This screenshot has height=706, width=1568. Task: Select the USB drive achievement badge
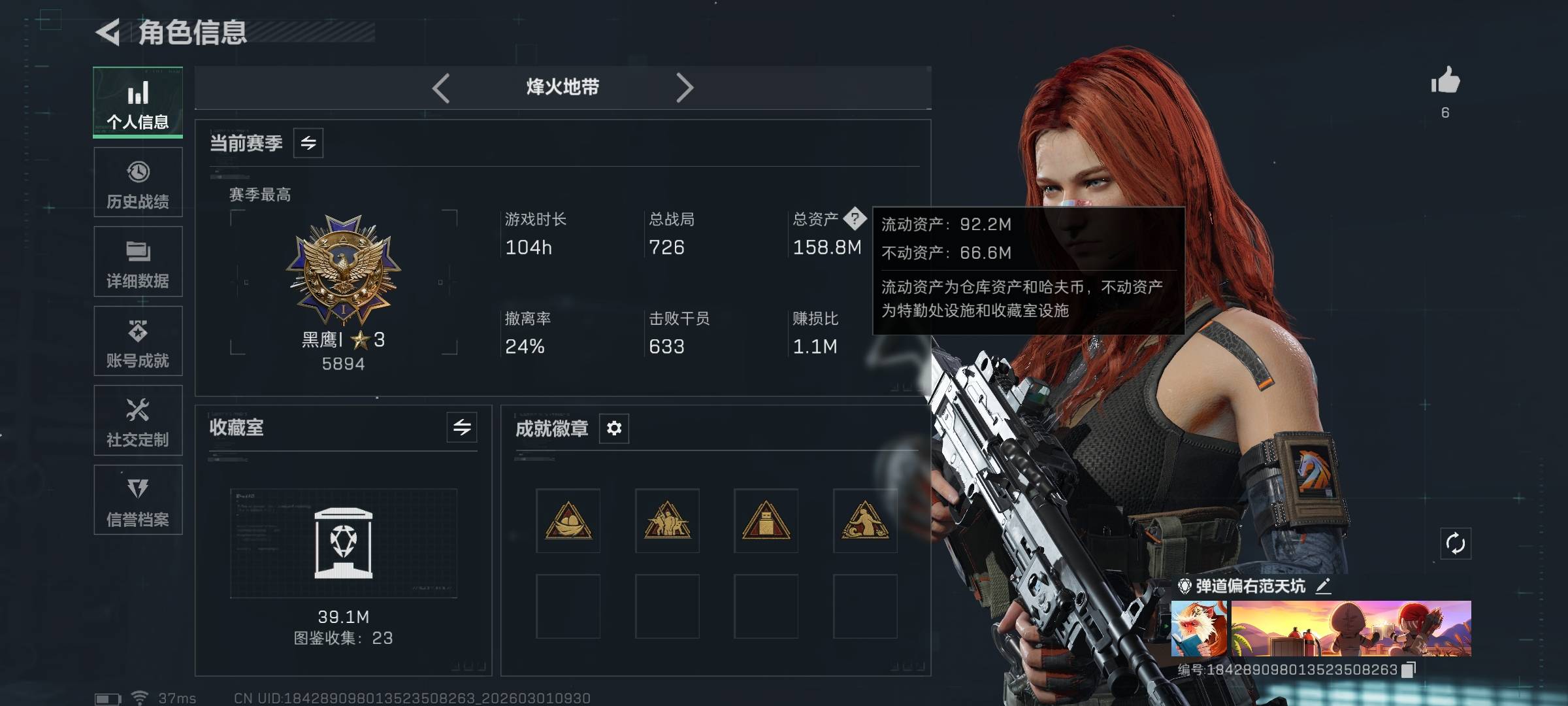tap(766, 521)
